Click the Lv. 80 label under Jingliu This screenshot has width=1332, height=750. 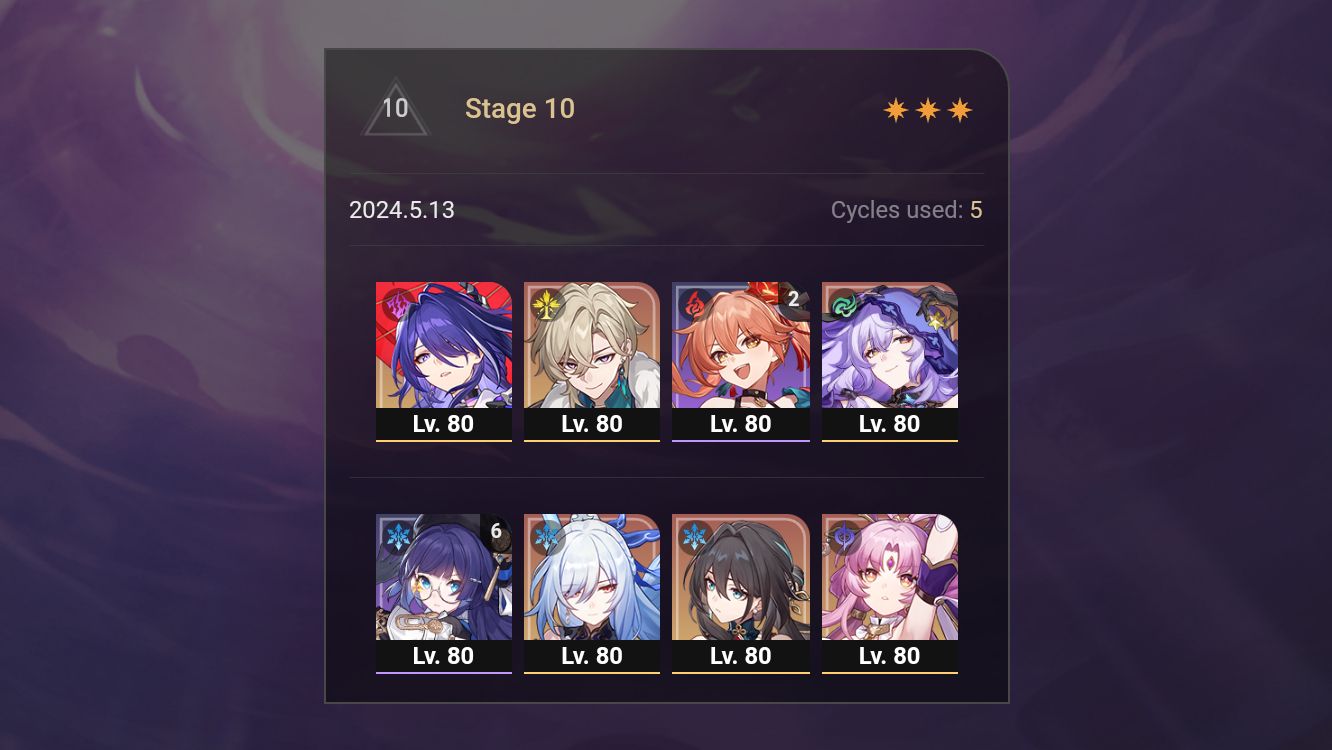(x=592, y=656)
